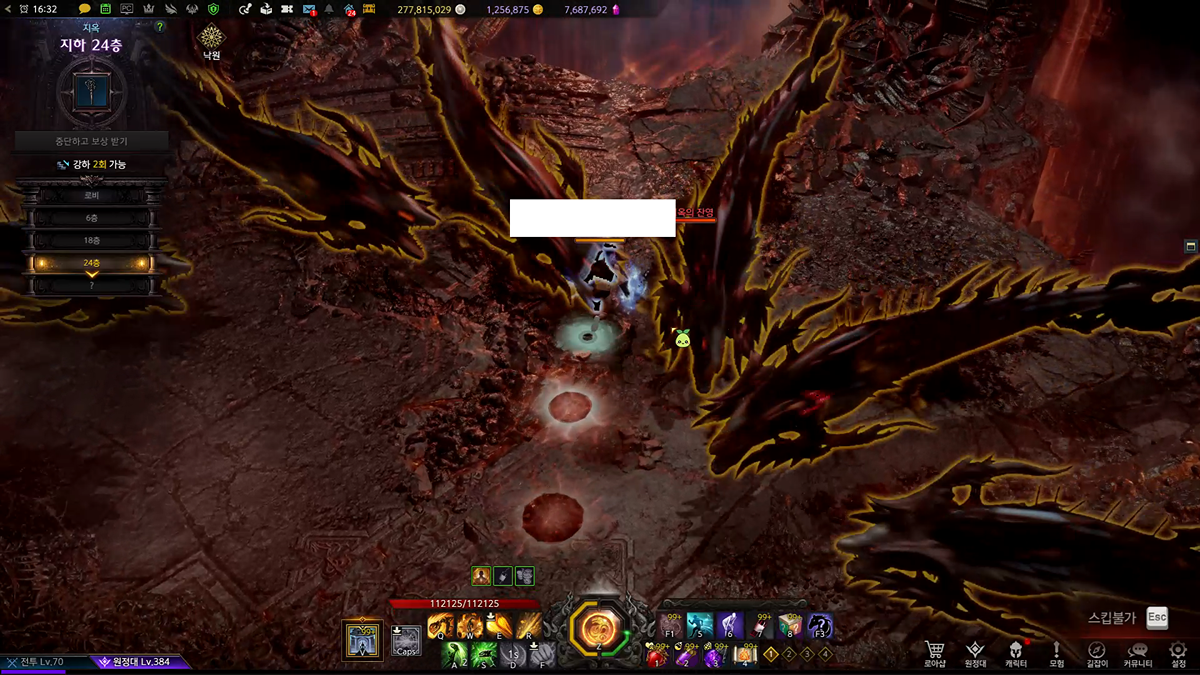
Task: Open the 로아샵 shop menu
Action: pyautogui.click(x=935, y=652)
